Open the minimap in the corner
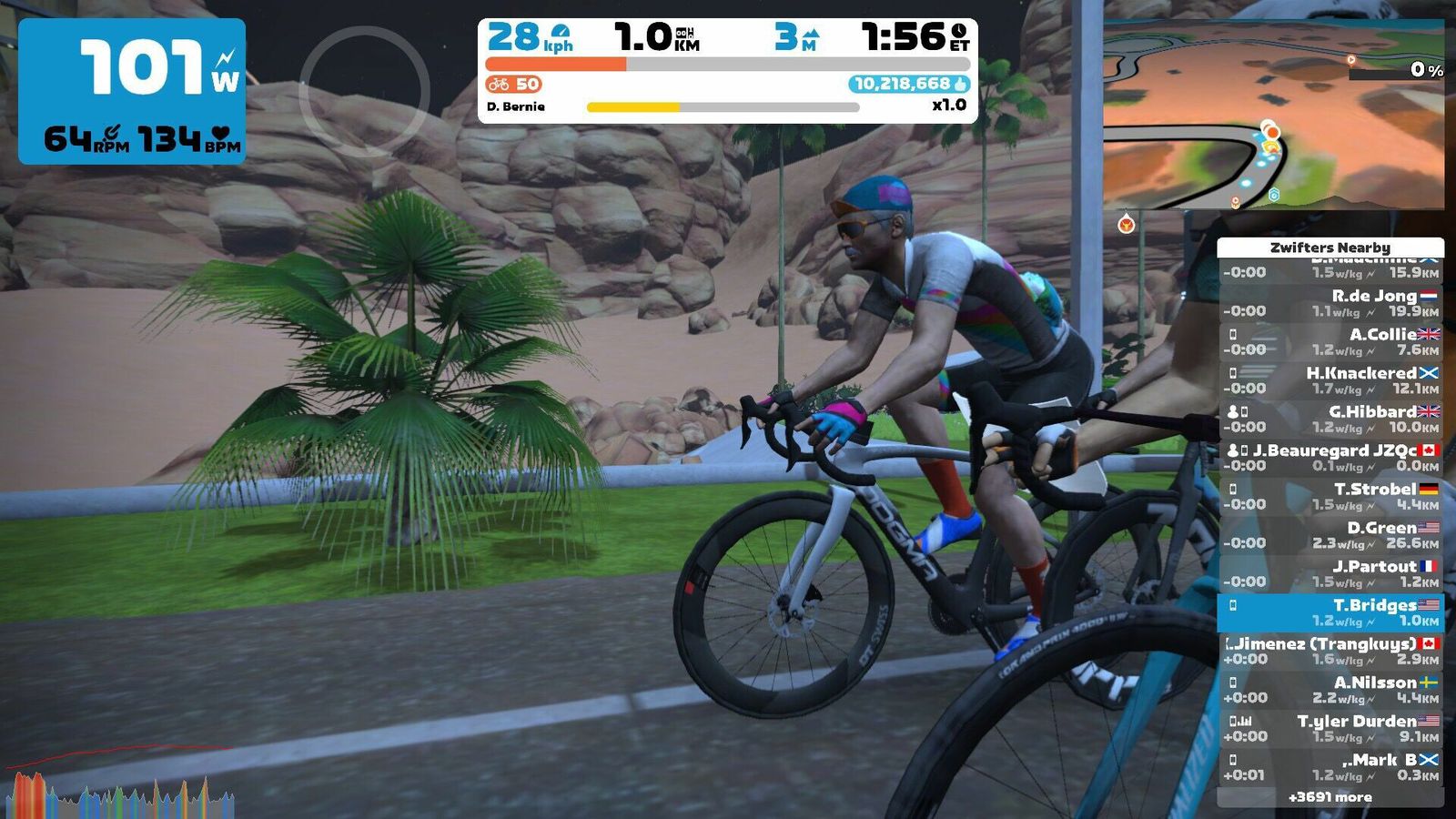Image resolution: width=1456 pixels, height=819 pixels. point(1273,114)
